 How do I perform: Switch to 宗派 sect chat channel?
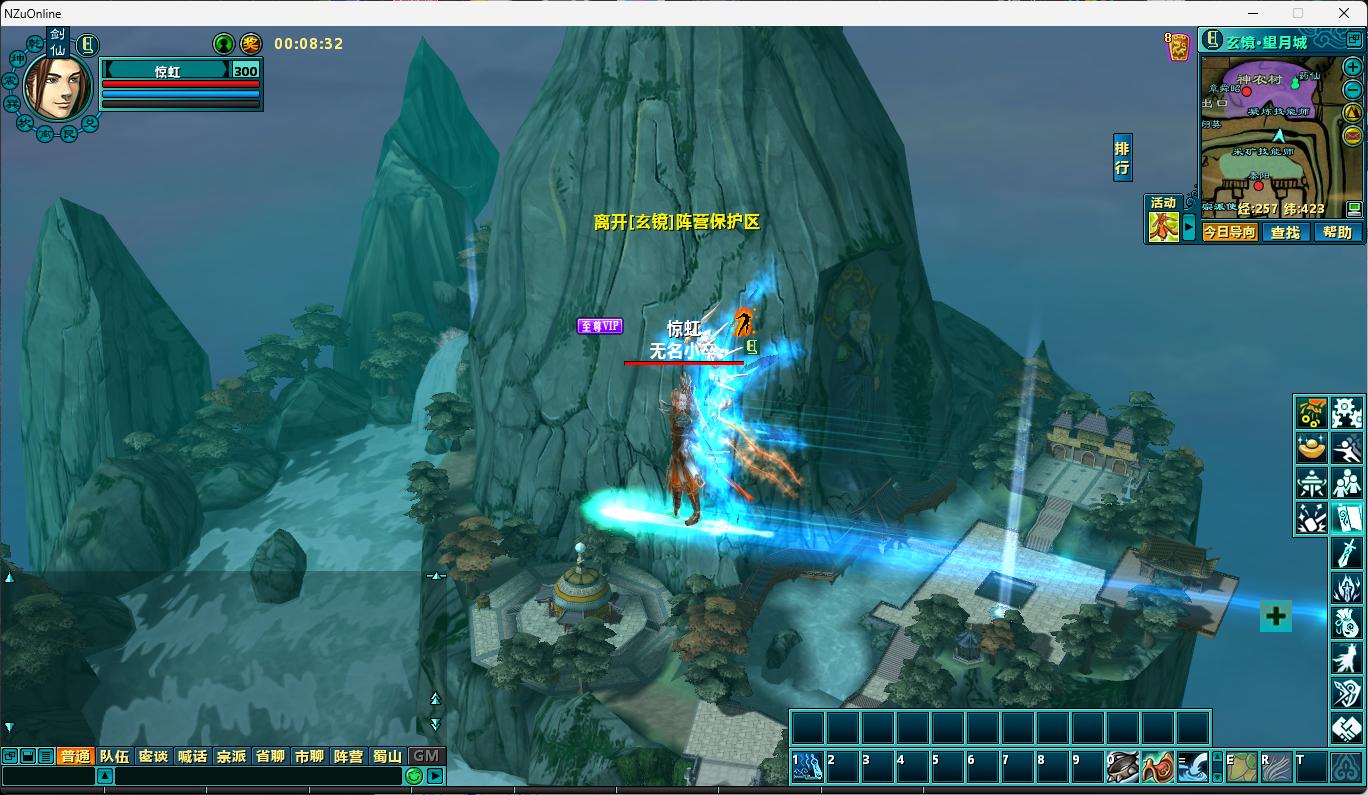231,756
